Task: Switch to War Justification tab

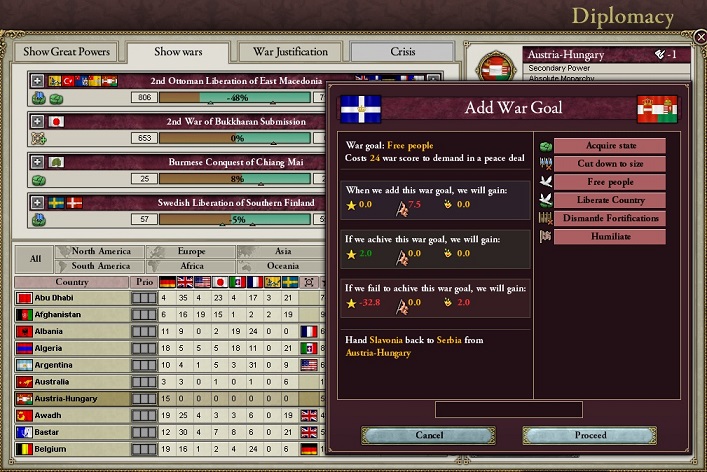Action: tap(290, 52)
